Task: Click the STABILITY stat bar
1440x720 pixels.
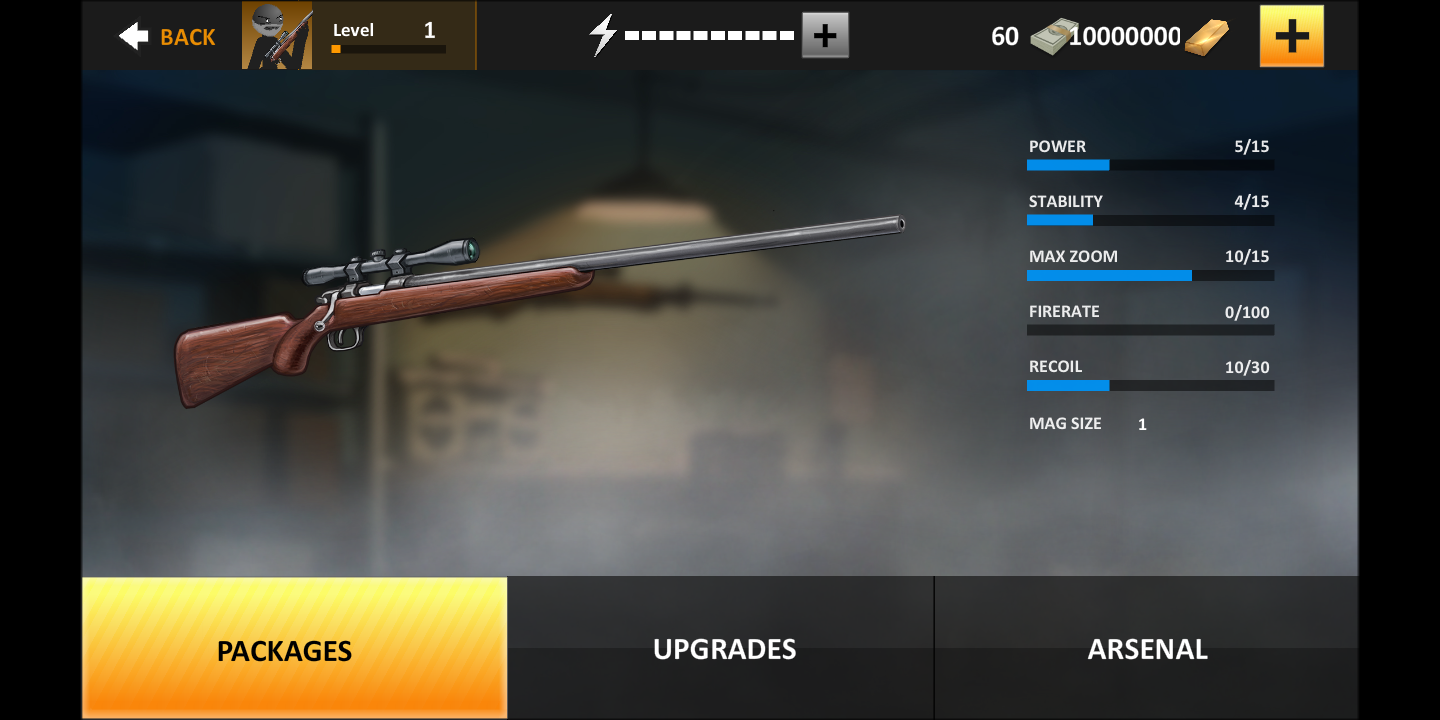Action: [x=1149, y=219]
